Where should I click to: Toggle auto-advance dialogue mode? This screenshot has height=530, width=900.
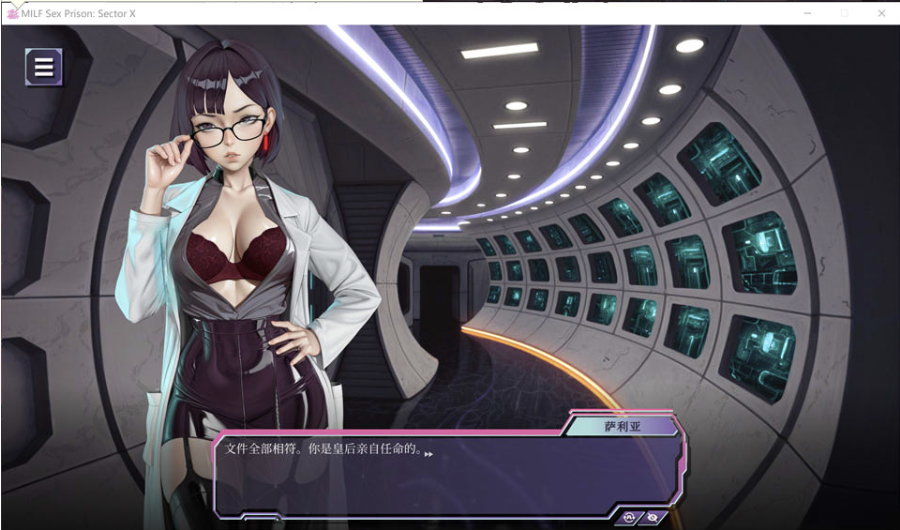[629, 517]
